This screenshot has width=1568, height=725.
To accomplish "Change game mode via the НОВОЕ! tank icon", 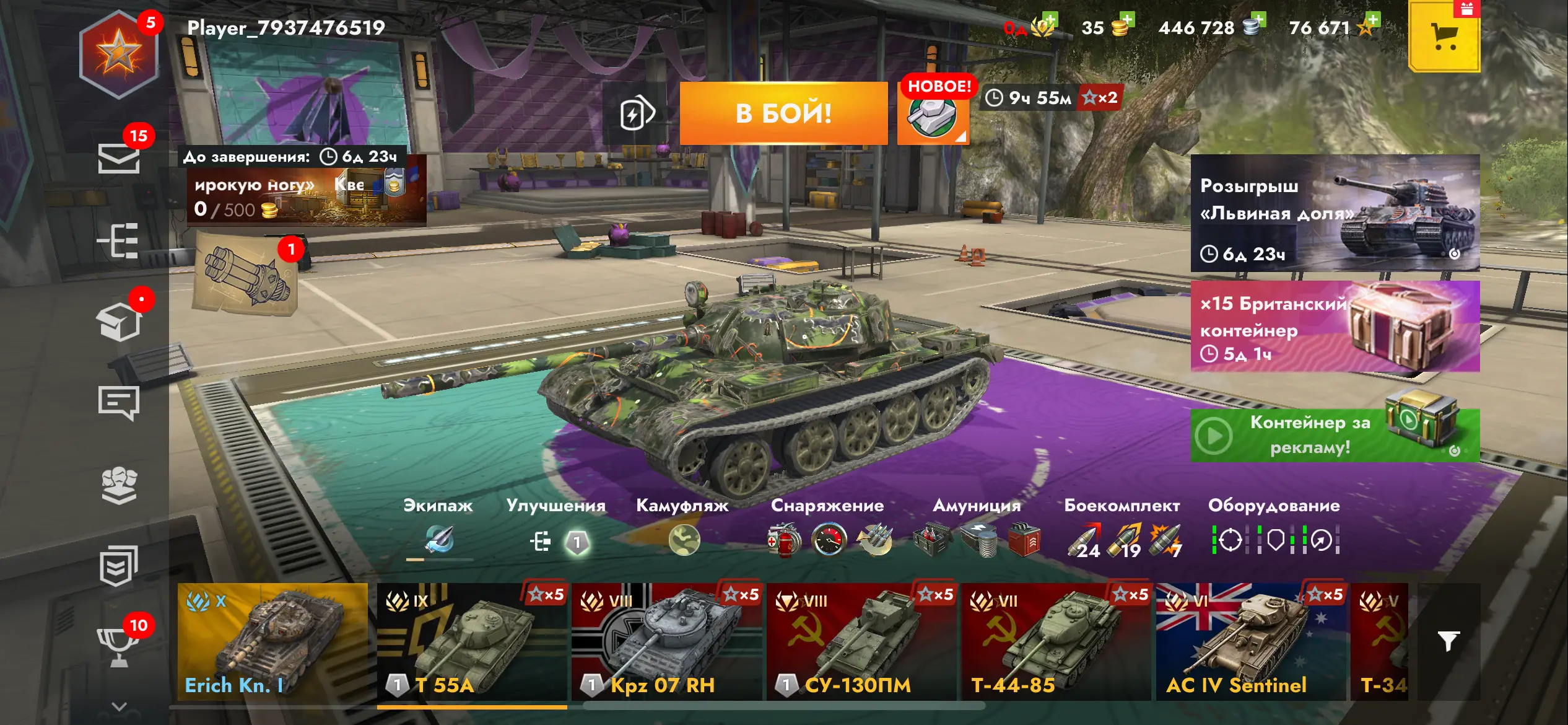I will coord(933,115).
